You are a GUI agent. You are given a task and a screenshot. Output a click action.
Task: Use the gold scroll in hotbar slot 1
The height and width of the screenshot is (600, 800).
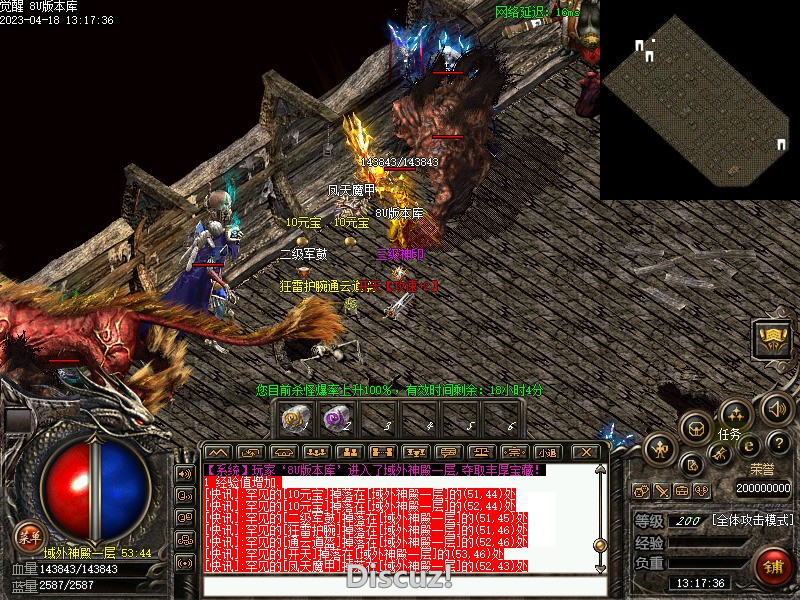[294, 419]
